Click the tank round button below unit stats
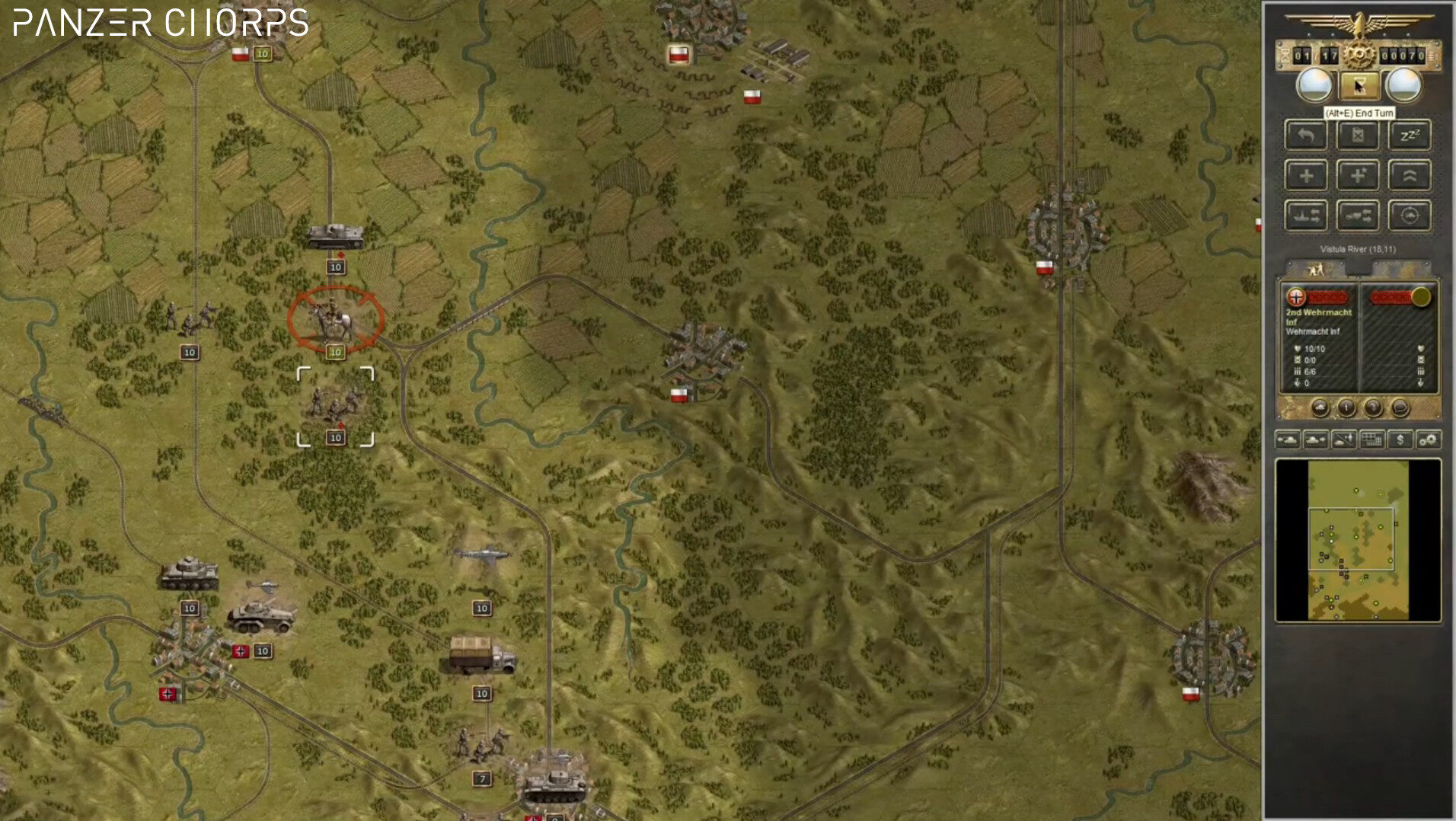Image resolution: width=1456 pixels, height=821 pixels. pos(1320,408)
